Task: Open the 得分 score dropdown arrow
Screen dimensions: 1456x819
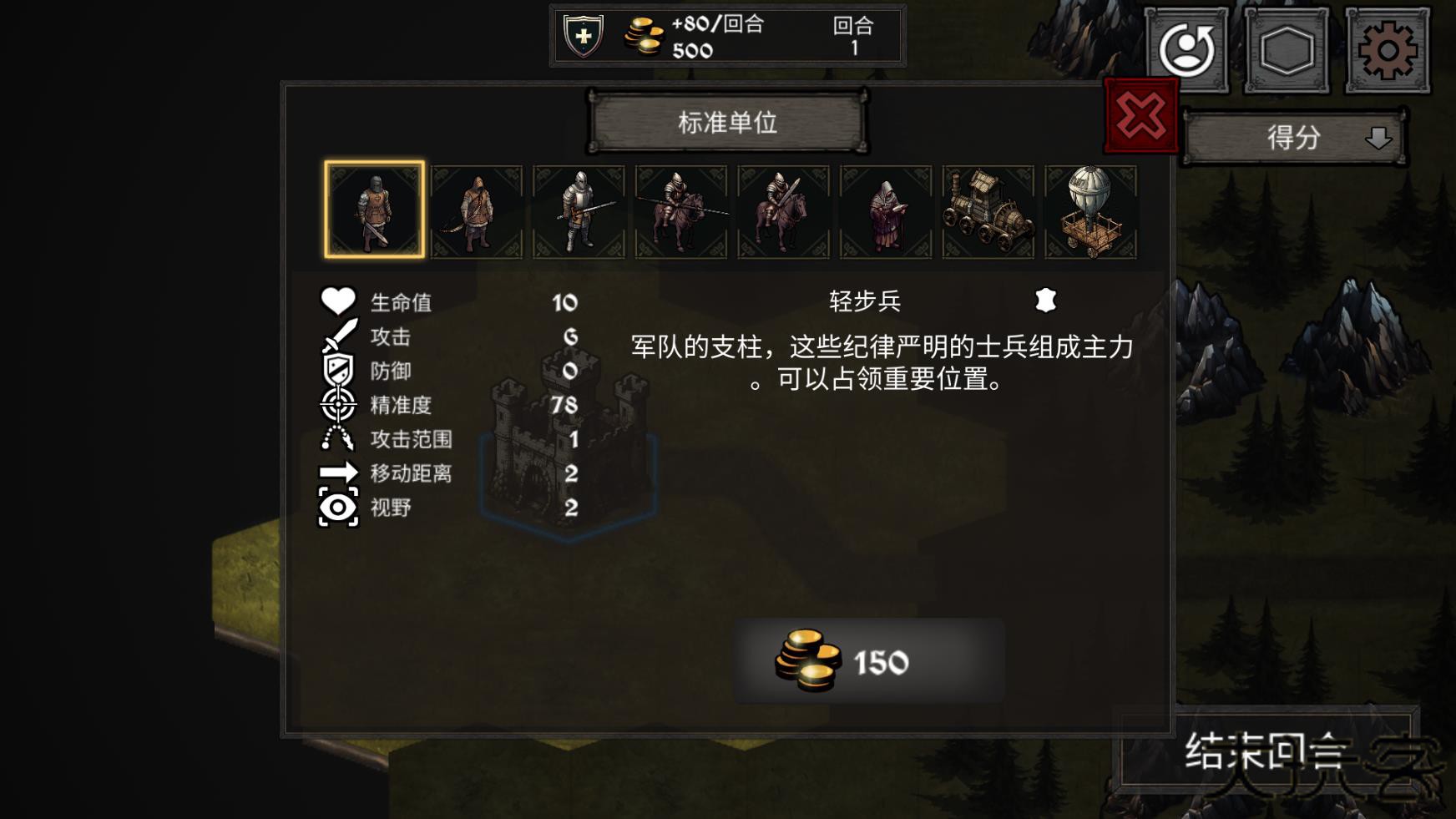Action: 1378,139
